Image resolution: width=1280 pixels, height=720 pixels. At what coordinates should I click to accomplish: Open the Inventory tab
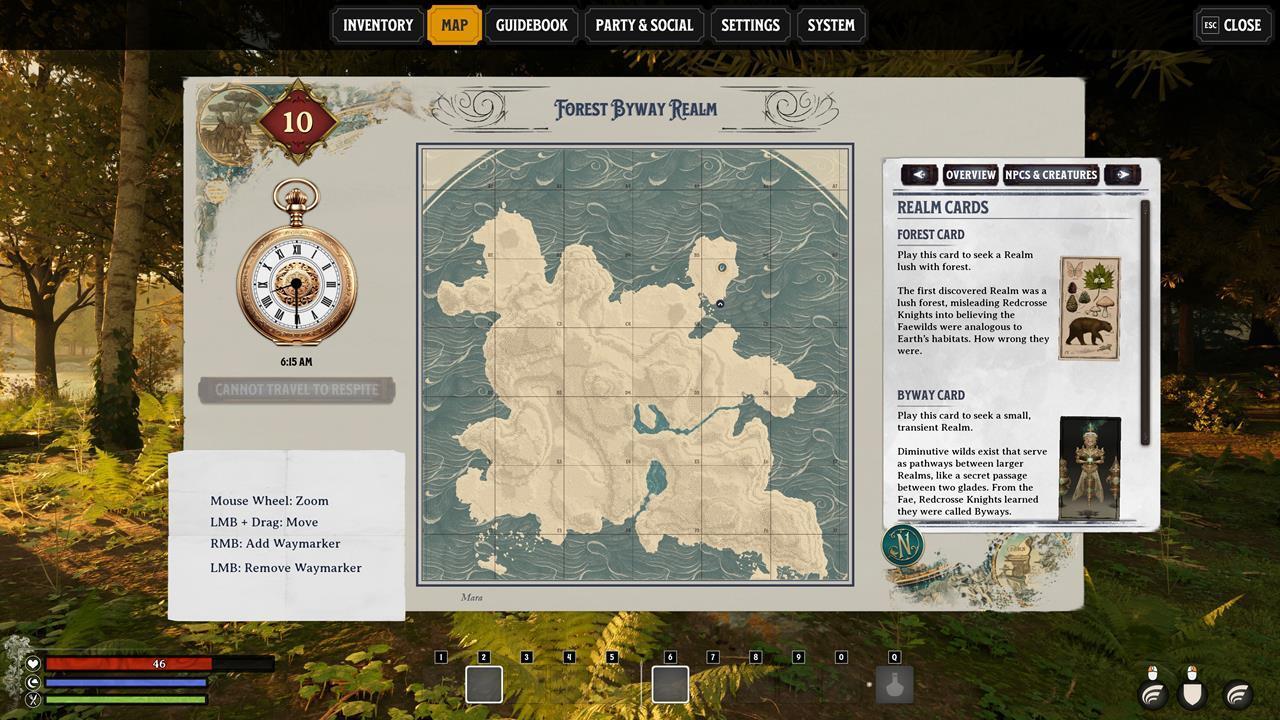coord(377,25)
